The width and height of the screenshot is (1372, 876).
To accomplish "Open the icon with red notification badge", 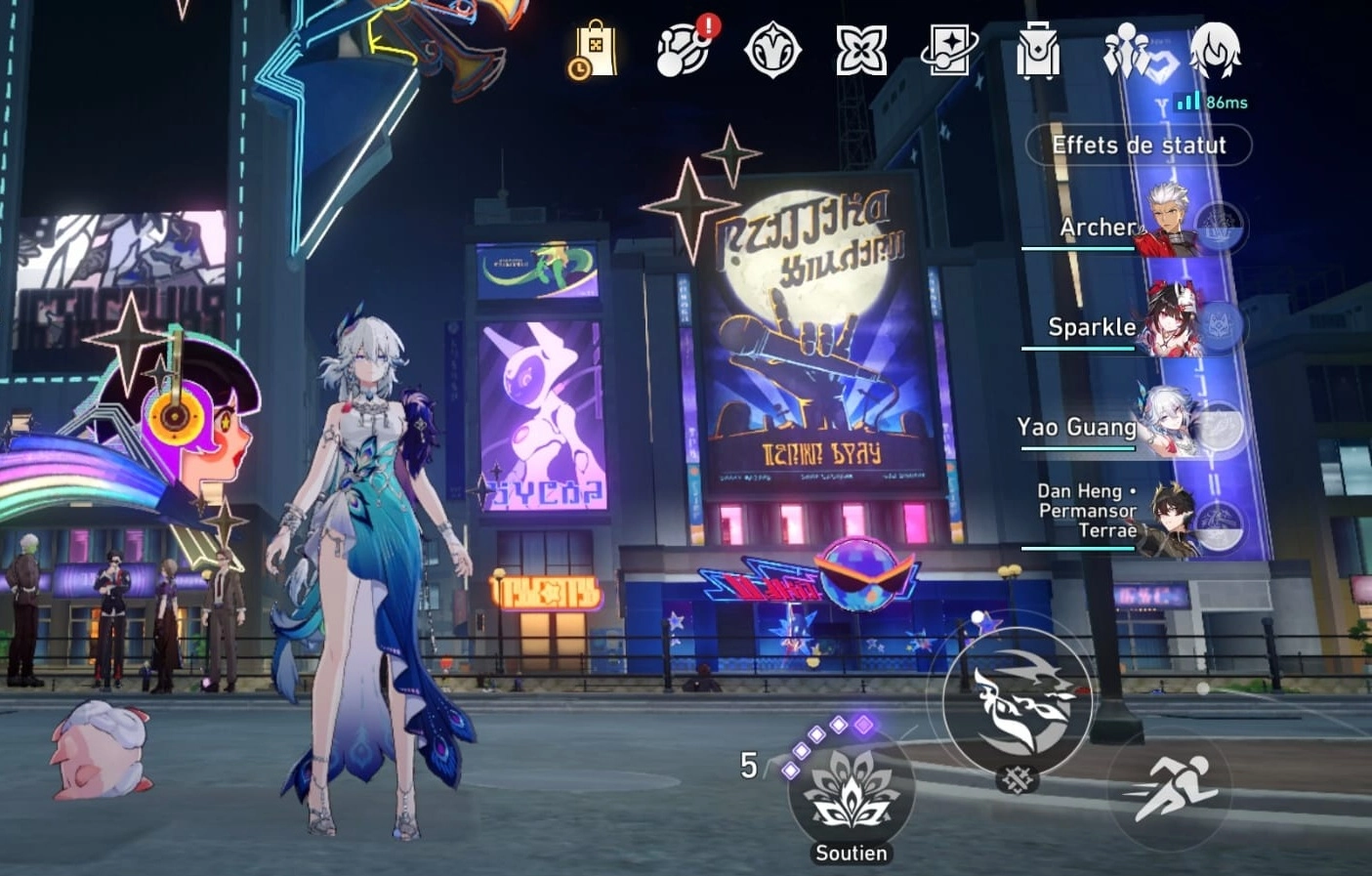I will tap(685, 48).
